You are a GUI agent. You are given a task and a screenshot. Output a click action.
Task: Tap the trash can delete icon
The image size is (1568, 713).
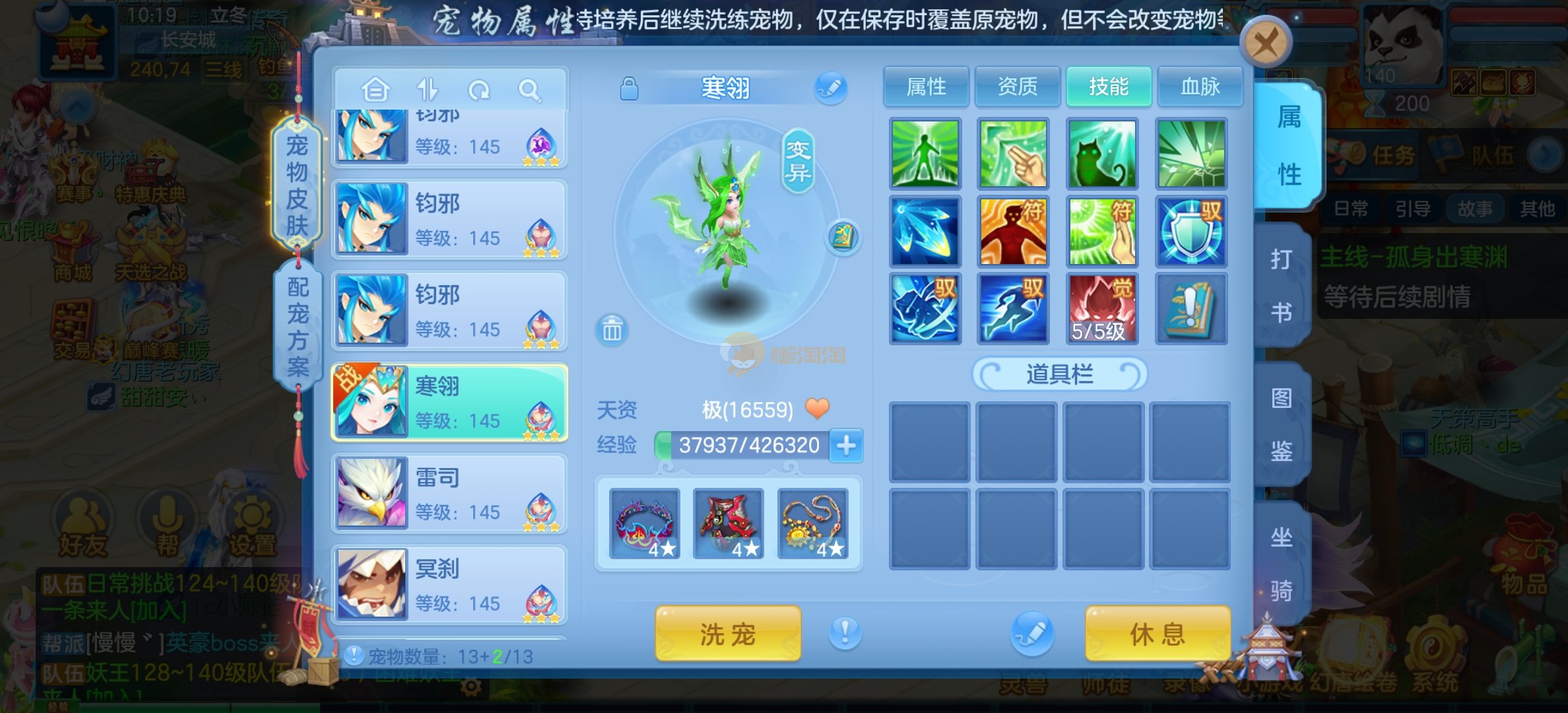point(612,329)
